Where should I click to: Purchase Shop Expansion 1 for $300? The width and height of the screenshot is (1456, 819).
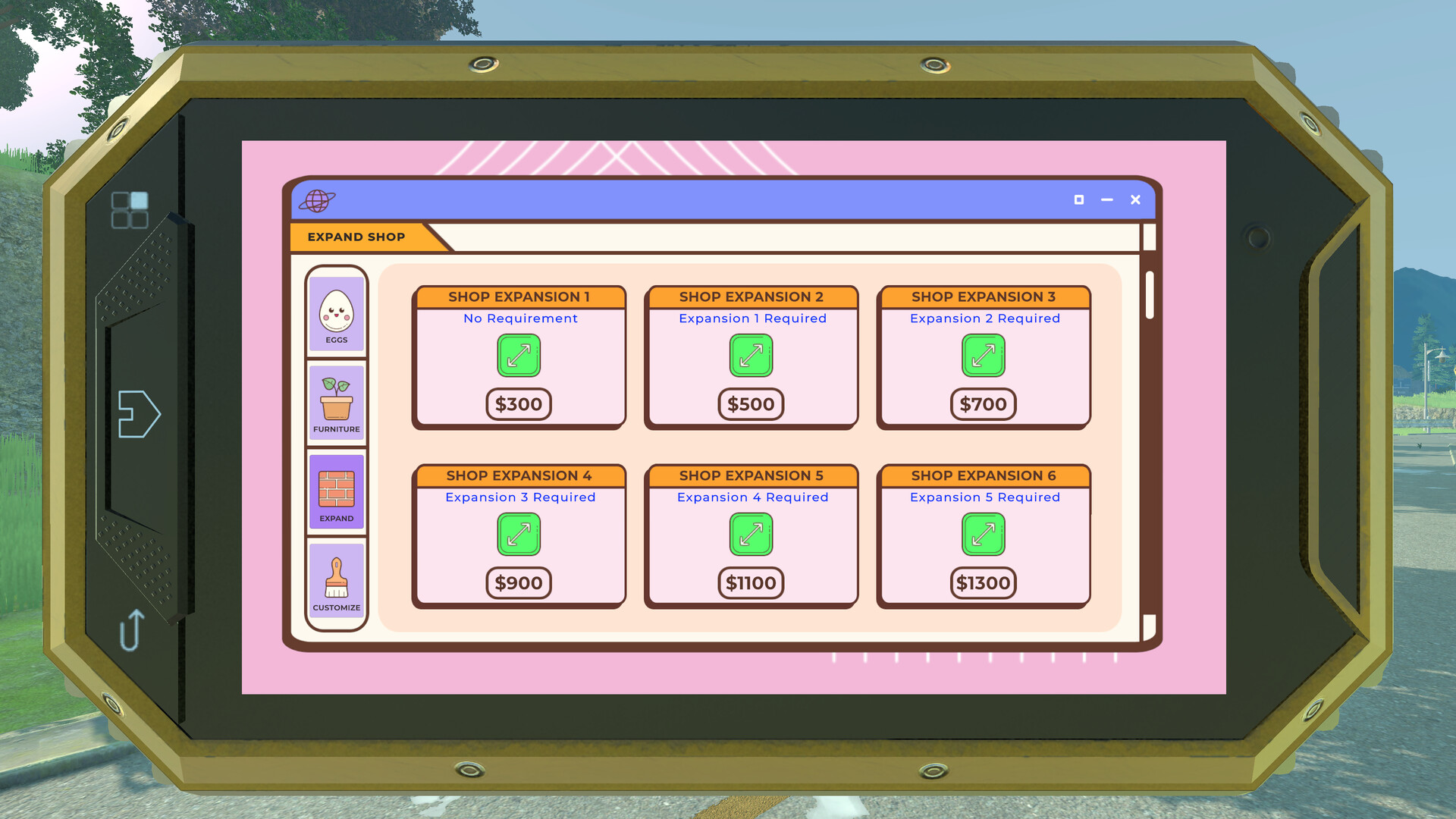coord(519,404)
